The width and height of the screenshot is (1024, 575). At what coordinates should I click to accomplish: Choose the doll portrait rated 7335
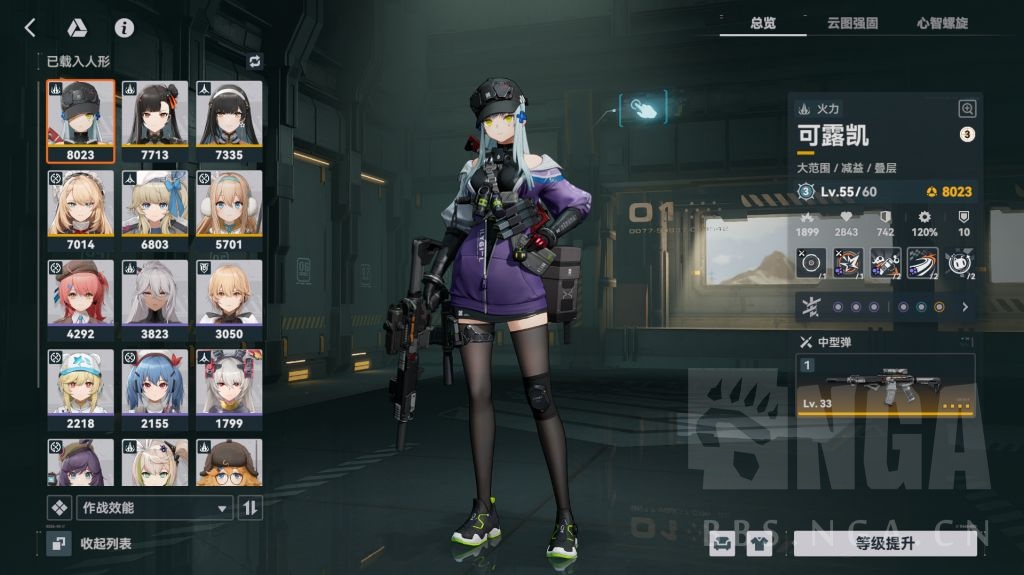(x=229, y=120)
